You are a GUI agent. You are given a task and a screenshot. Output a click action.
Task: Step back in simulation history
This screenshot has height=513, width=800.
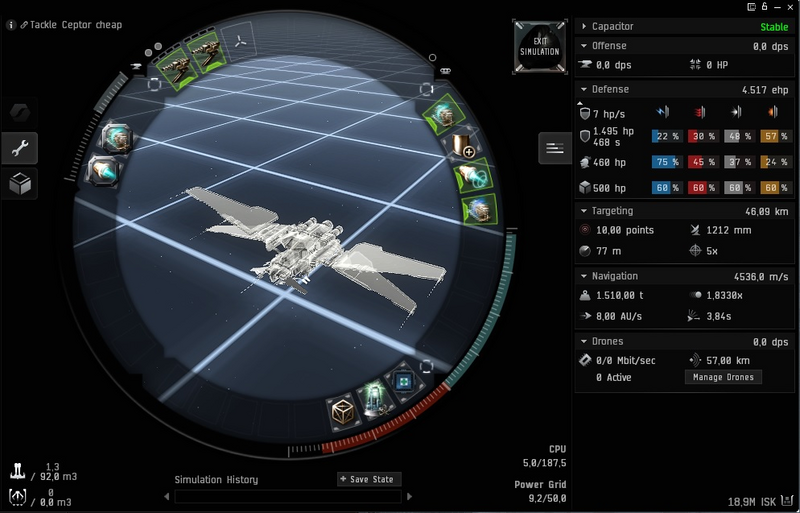[x=166, y=496]
